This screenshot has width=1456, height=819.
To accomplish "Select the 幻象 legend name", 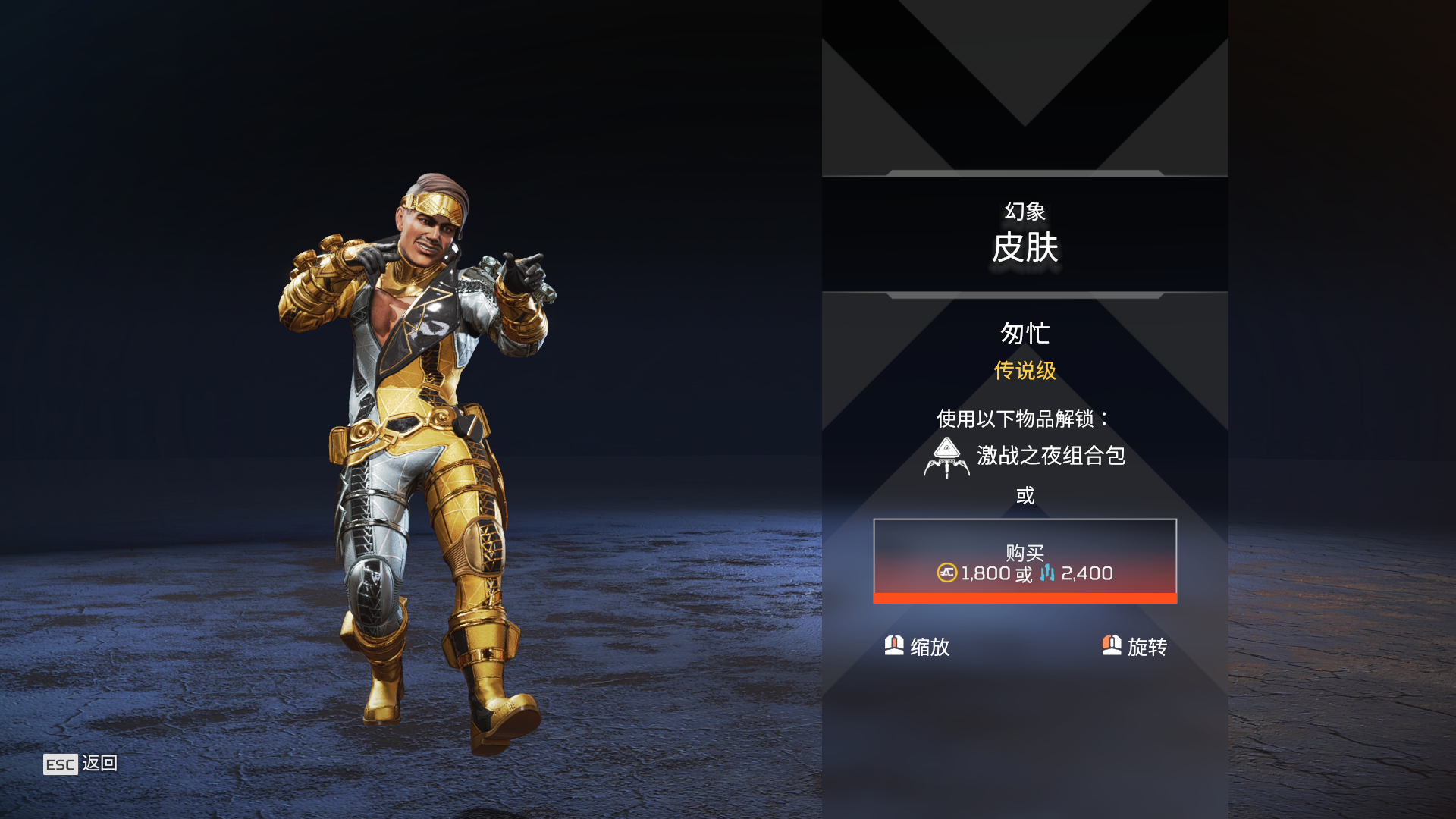I will pos(1025,212).
